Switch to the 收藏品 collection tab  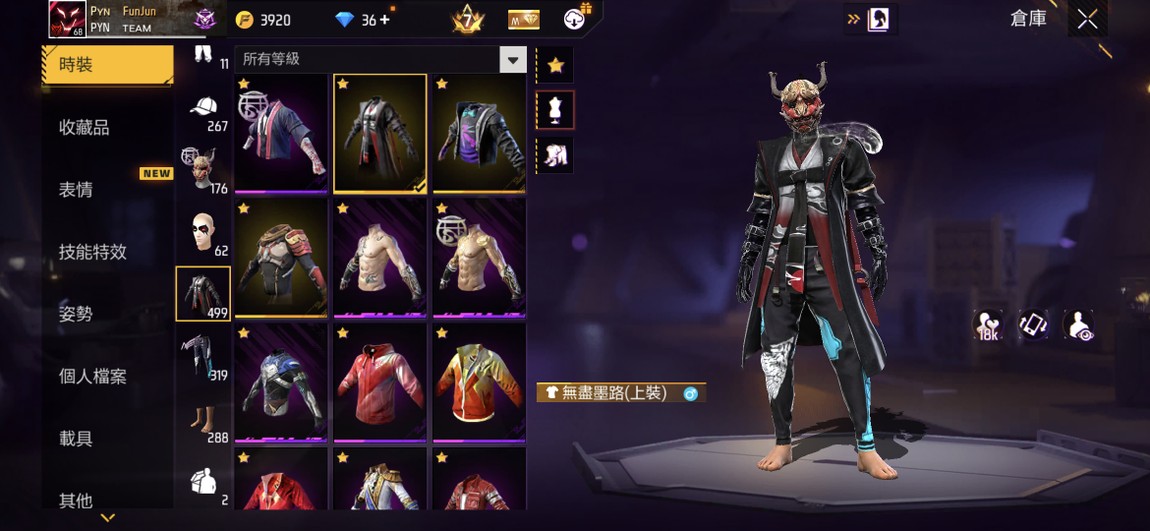[x=84, y=127]
